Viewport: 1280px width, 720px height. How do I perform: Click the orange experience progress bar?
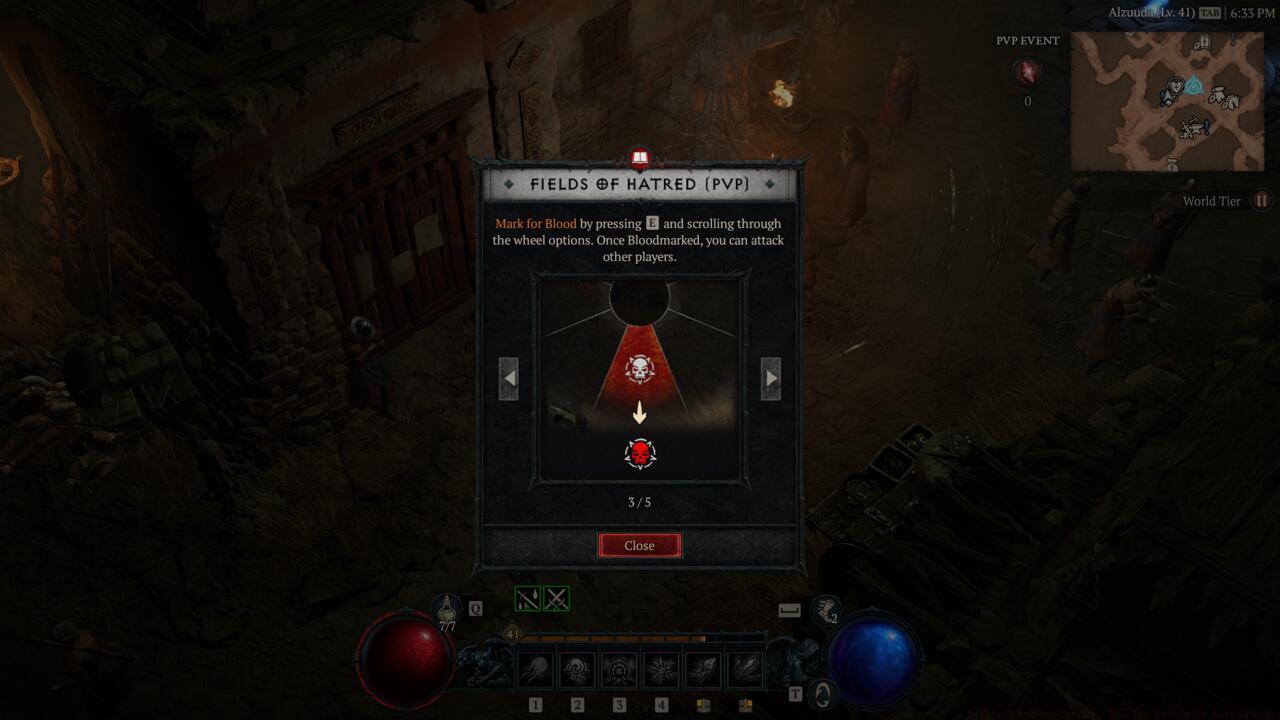612,638
